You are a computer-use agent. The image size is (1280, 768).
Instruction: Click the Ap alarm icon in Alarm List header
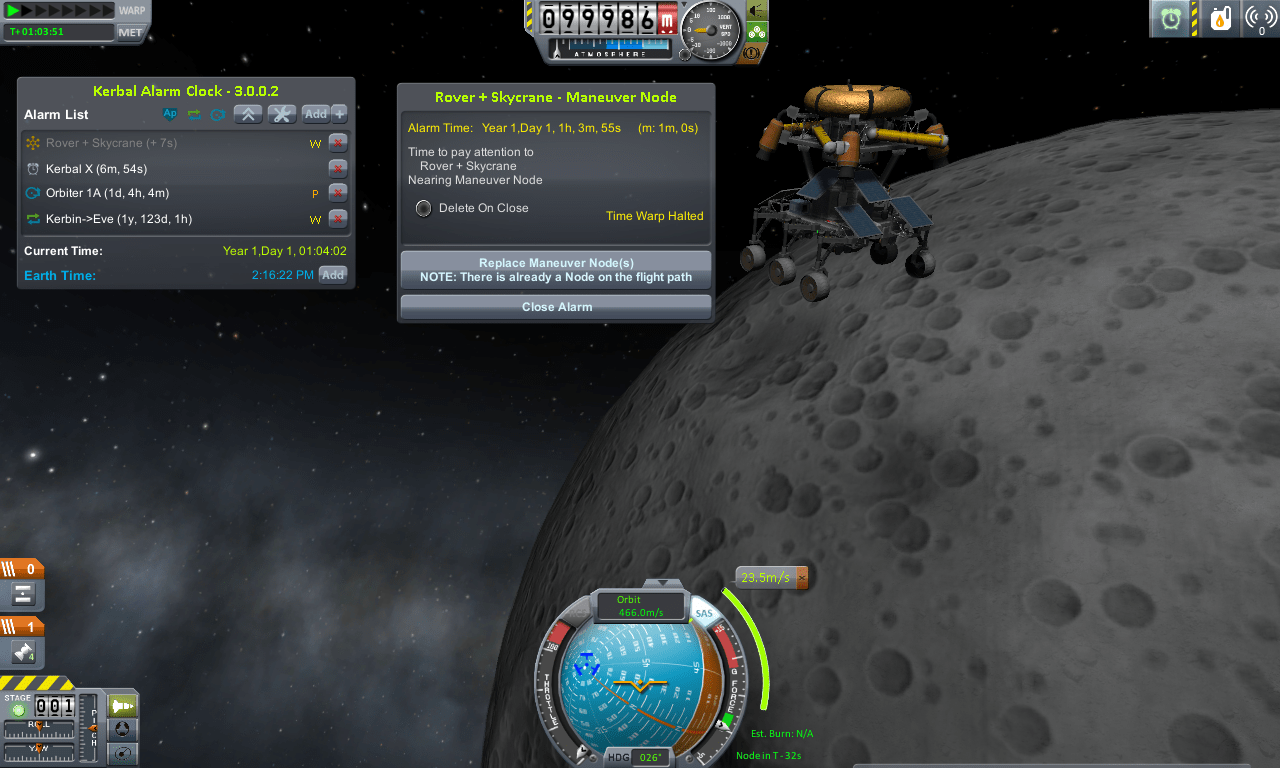click(x=169, y=114)
